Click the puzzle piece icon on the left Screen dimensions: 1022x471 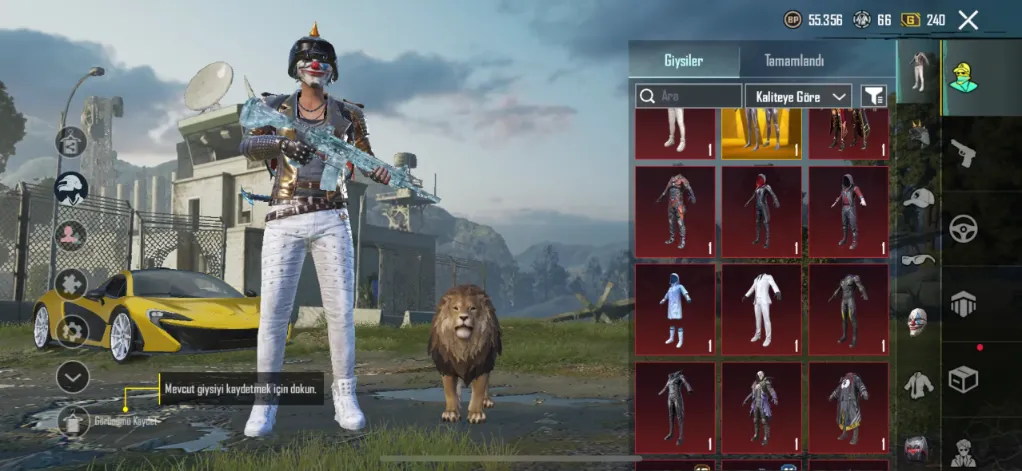(71, 284)
